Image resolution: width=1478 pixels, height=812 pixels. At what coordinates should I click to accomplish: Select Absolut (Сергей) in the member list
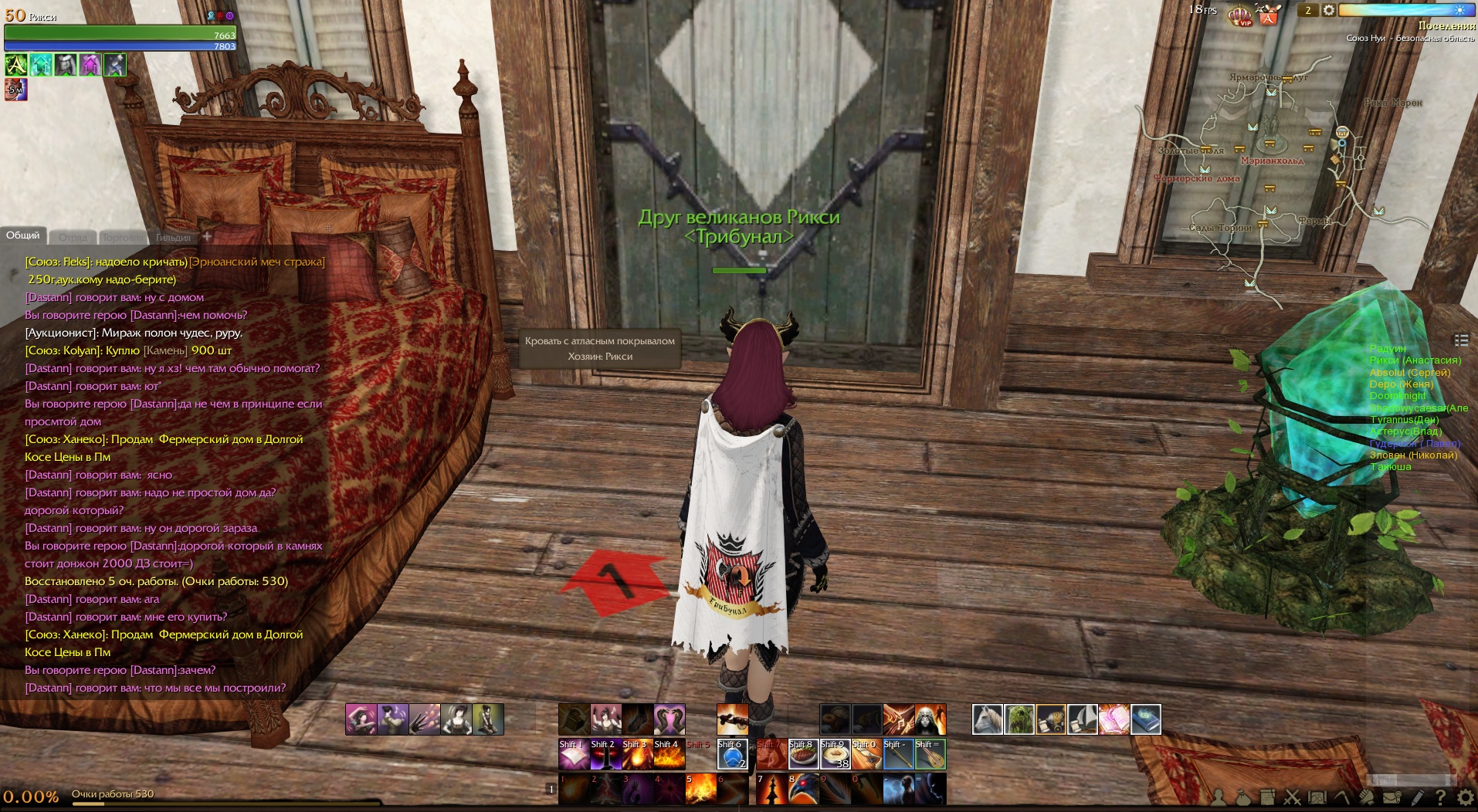[x=1409, y=372]
